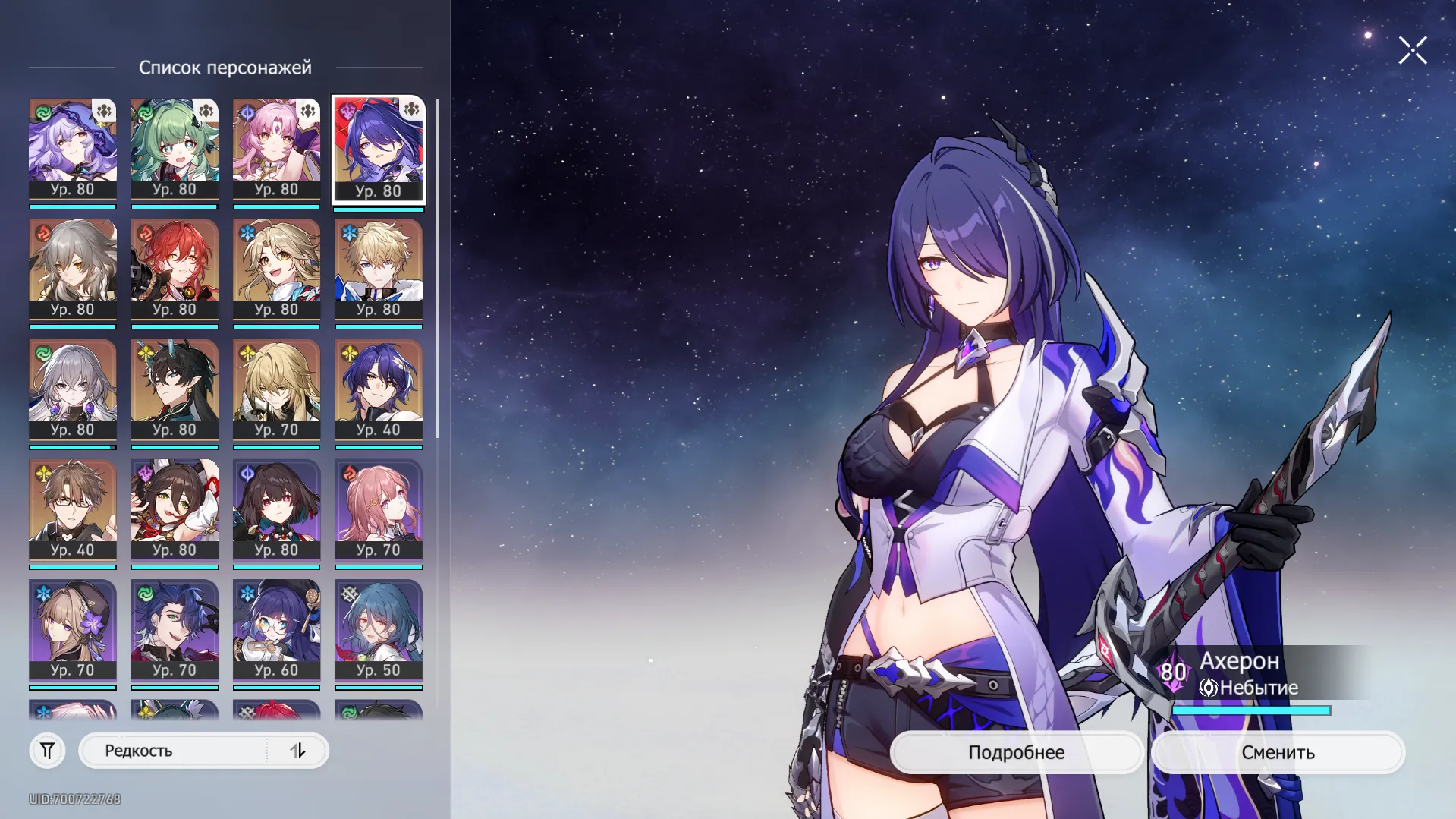Choose the gray-haired fire Trailblazer portrait
Screen dimensions: 1456x819
pos(73,269)
